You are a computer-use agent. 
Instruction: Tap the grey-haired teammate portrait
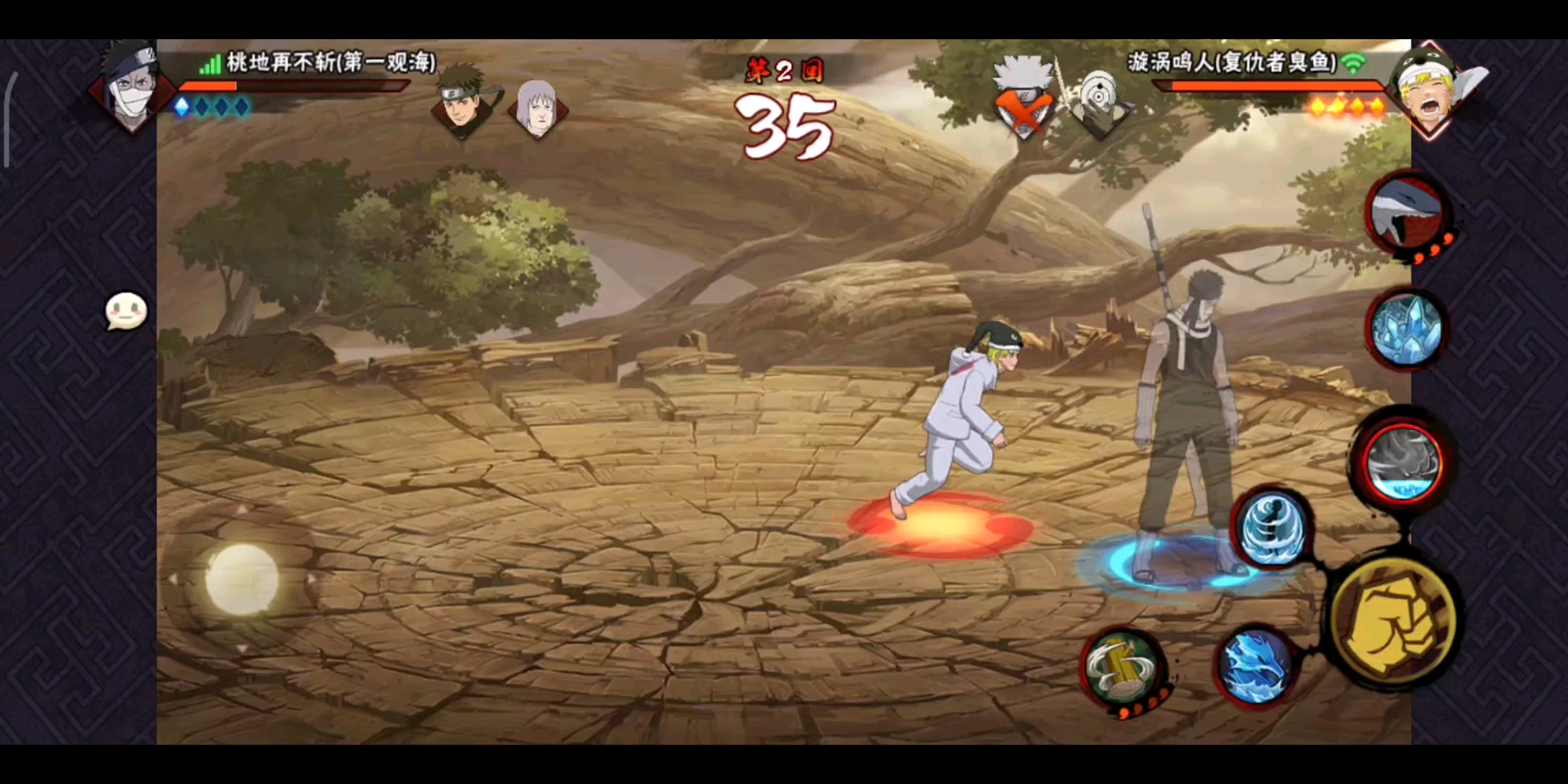pyautogui.click(x=538, y=107)
